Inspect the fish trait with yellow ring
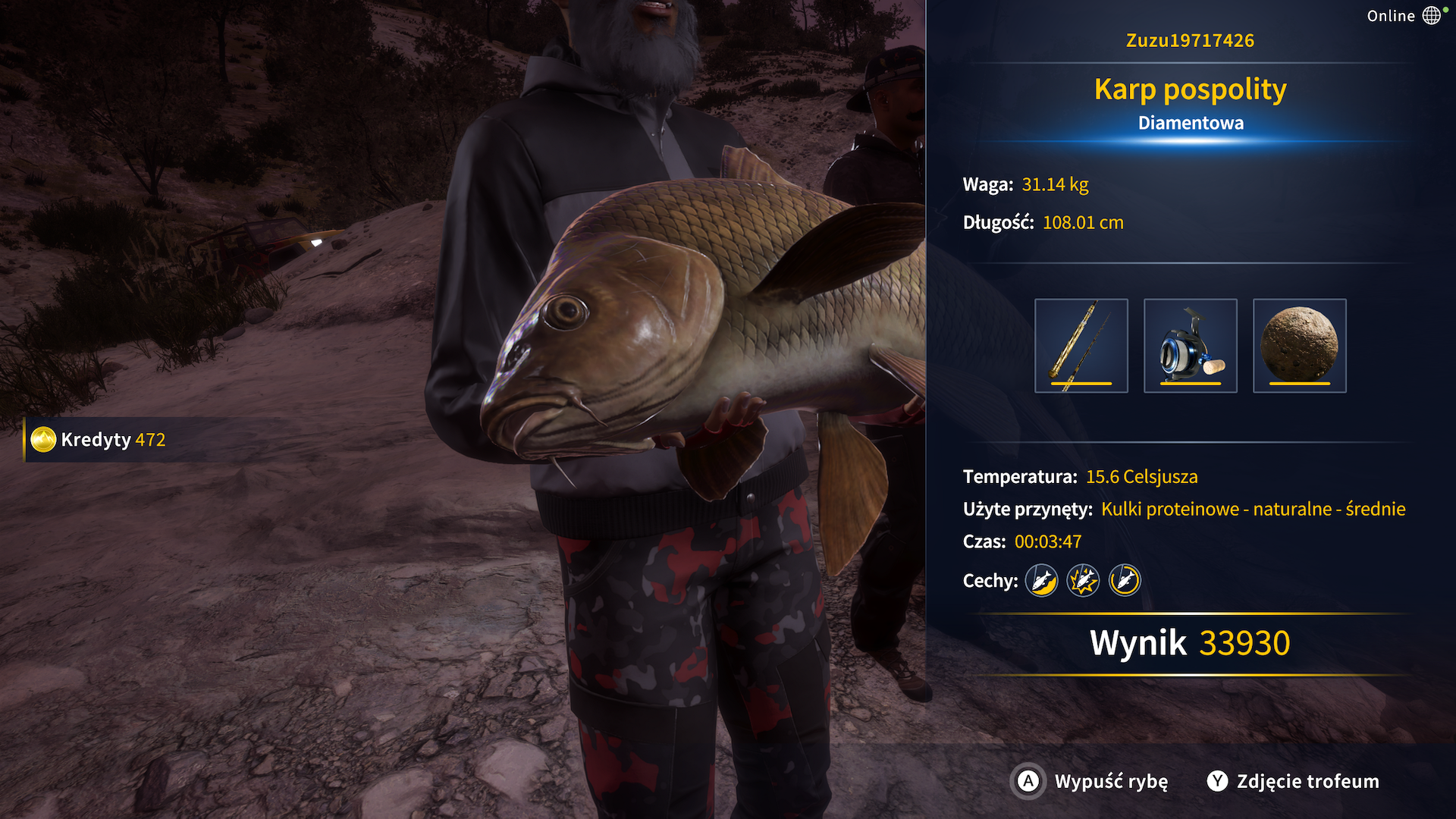 click(x=1125, y=581)
